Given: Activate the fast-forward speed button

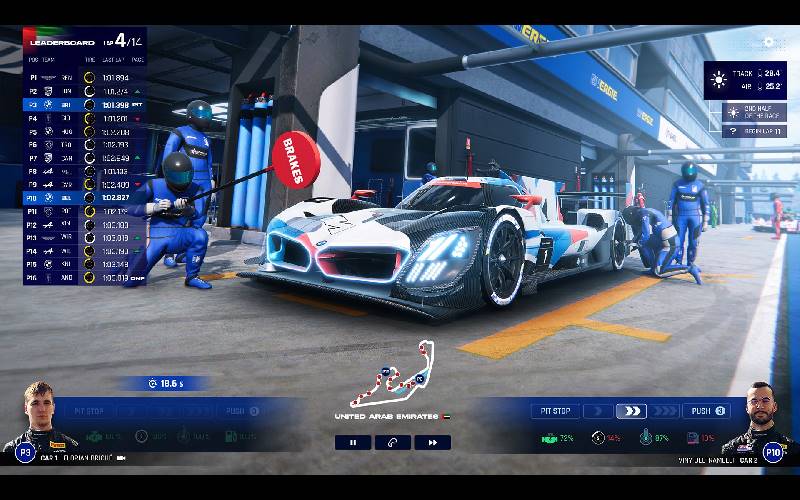Looking at the screenshot, I should 432,442.
